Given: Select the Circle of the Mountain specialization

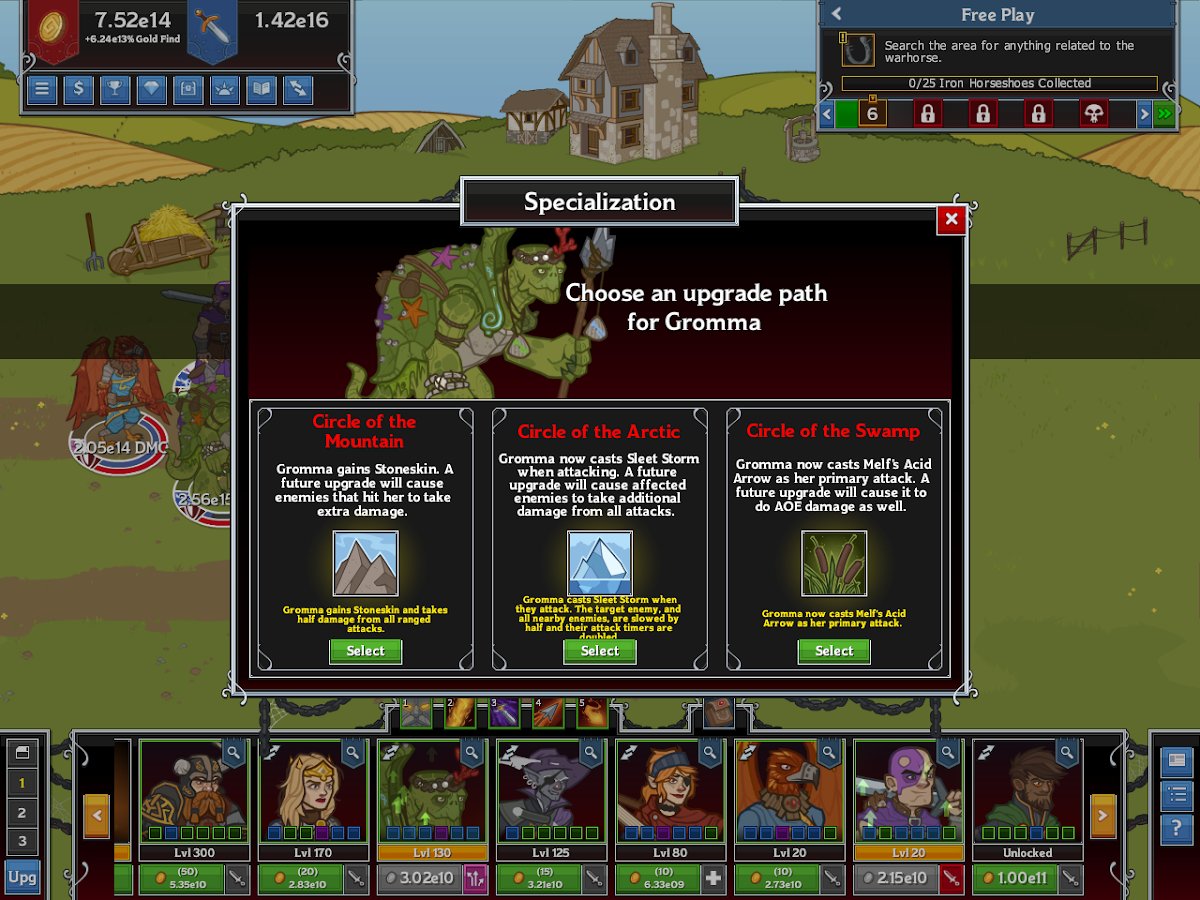Looking at the screenshot, I should [365, 651].
